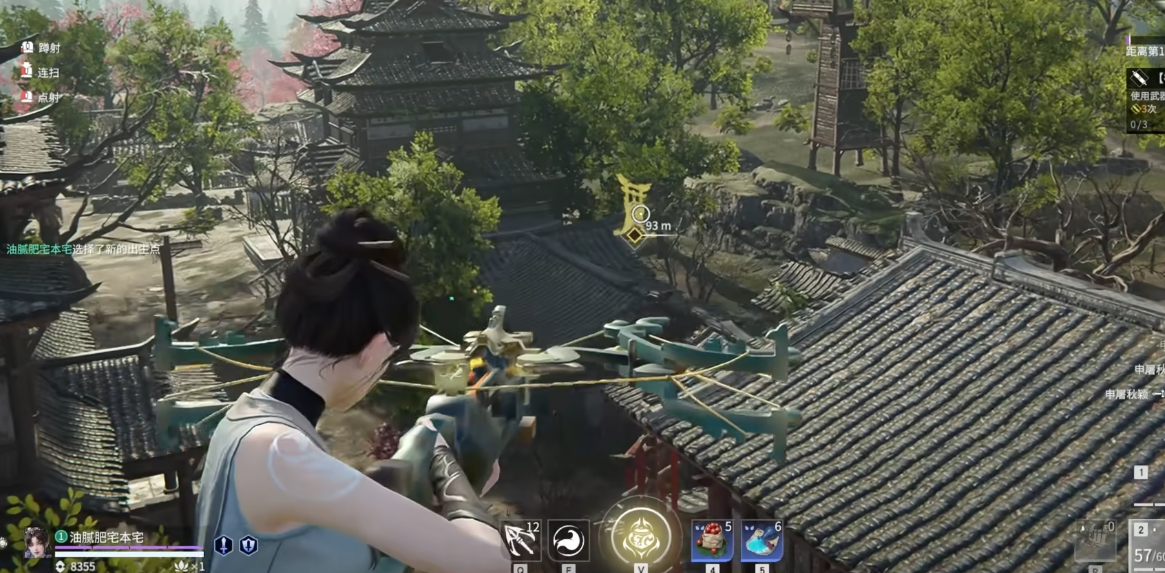Viewport: 1165px width, 573px height.
Task: Open the weapon quest tracker panel
Action: [1144, 98]
